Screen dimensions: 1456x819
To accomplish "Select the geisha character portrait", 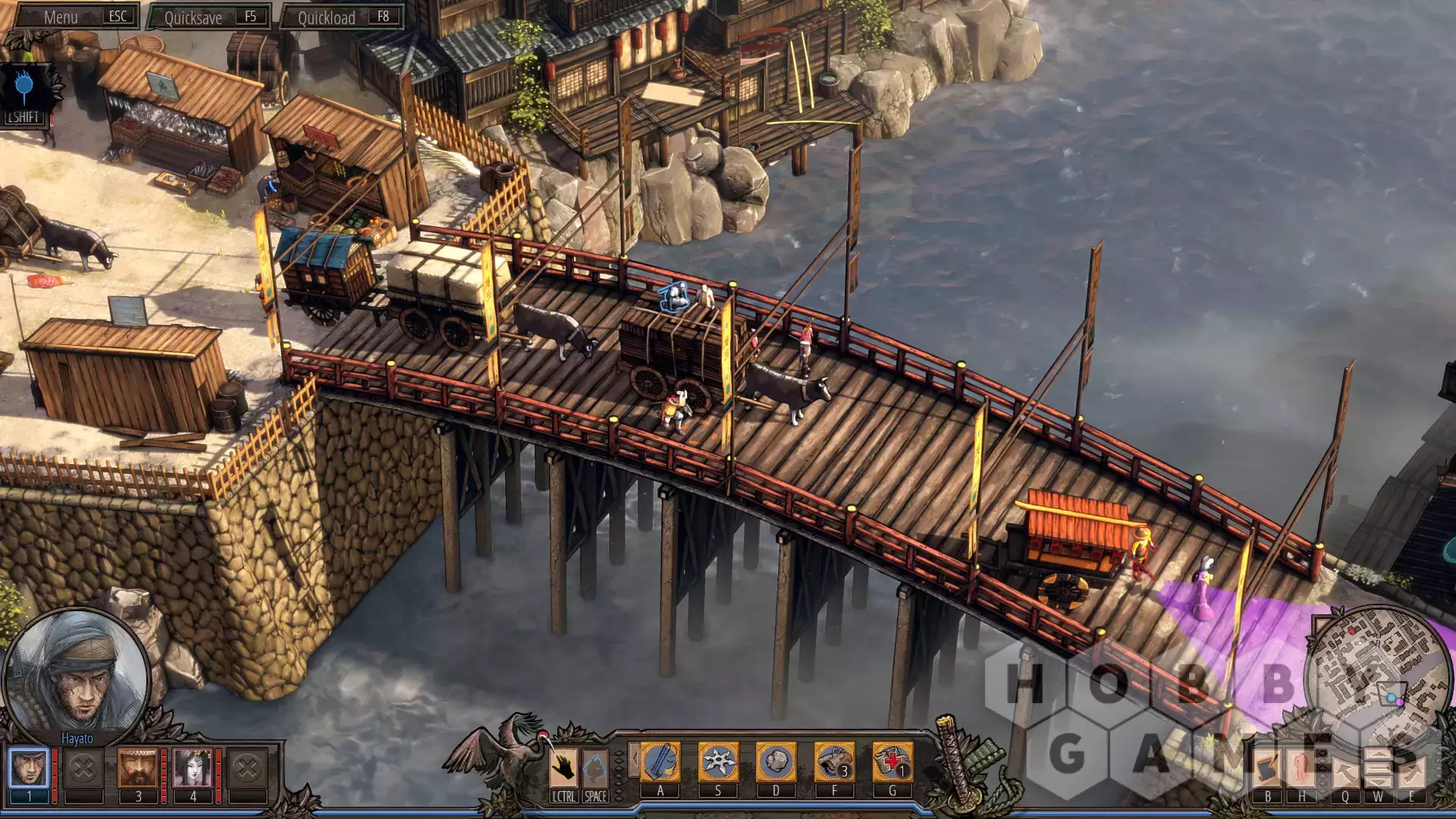I will click(x=193, y=767).
